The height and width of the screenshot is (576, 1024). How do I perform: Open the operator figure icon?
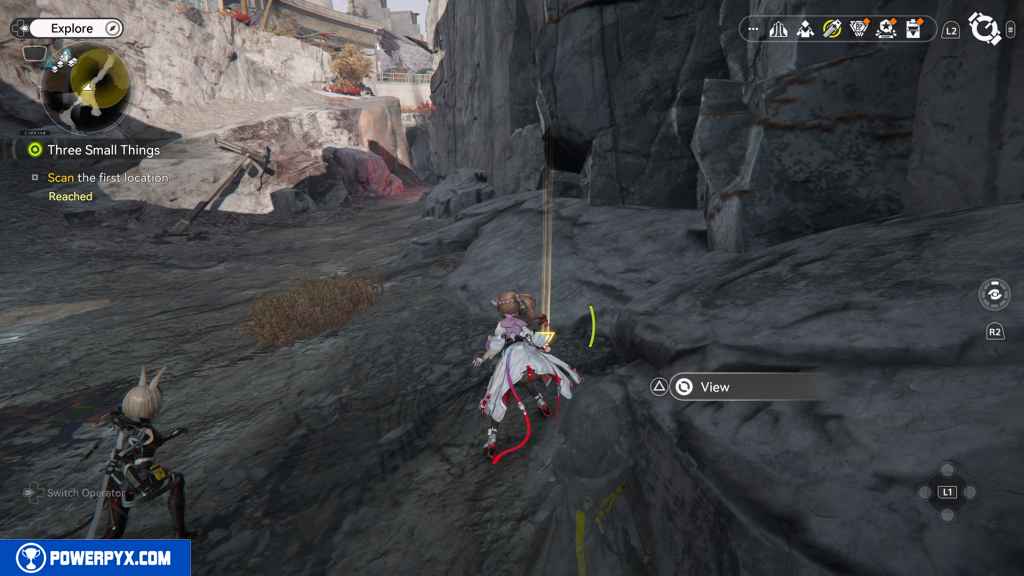(x=805, y=29)
